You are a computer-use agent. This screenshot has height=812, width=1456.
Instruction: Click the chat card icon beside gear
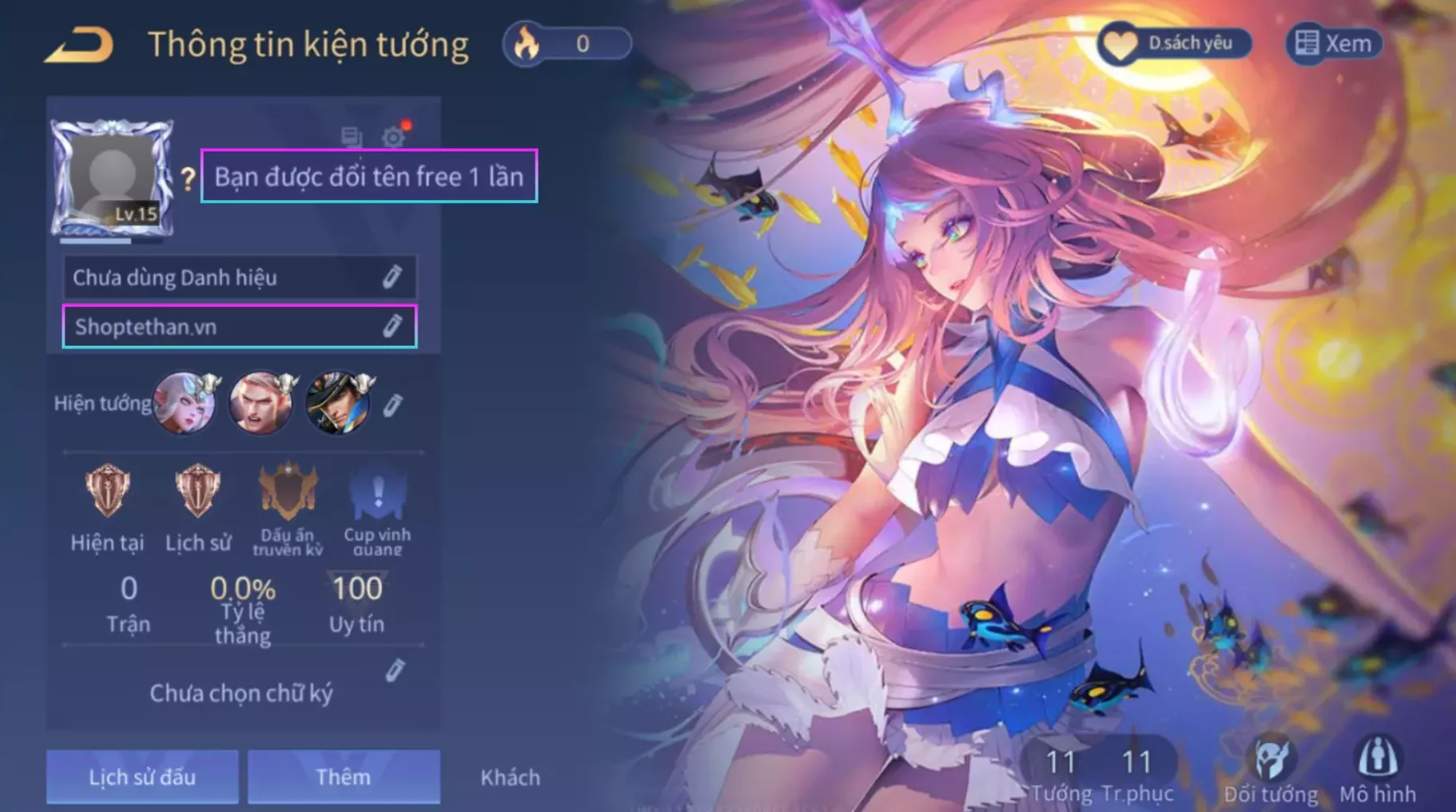pos(351,137)
